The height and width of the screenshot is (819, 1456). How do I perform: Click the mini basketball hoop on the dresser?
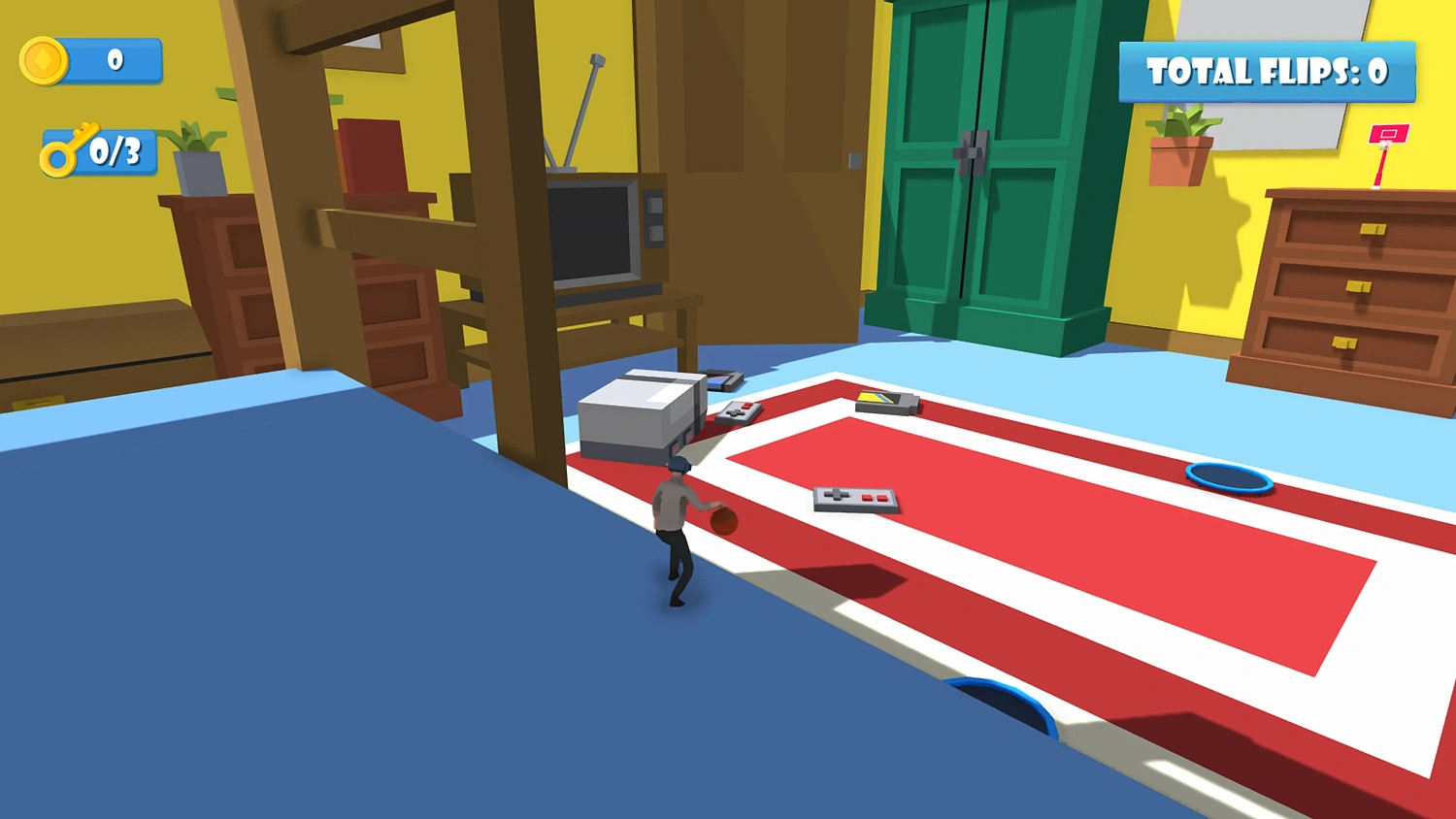click(x=1387, y=136)
